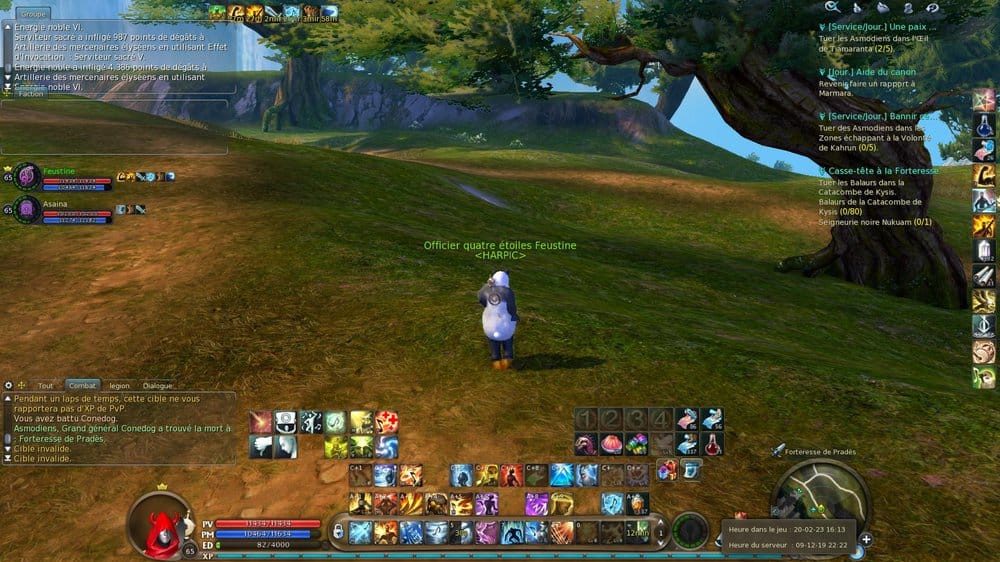
Task: Click the minimap plus zoom button
Action: pyautogui.click(x=865, y=539)
